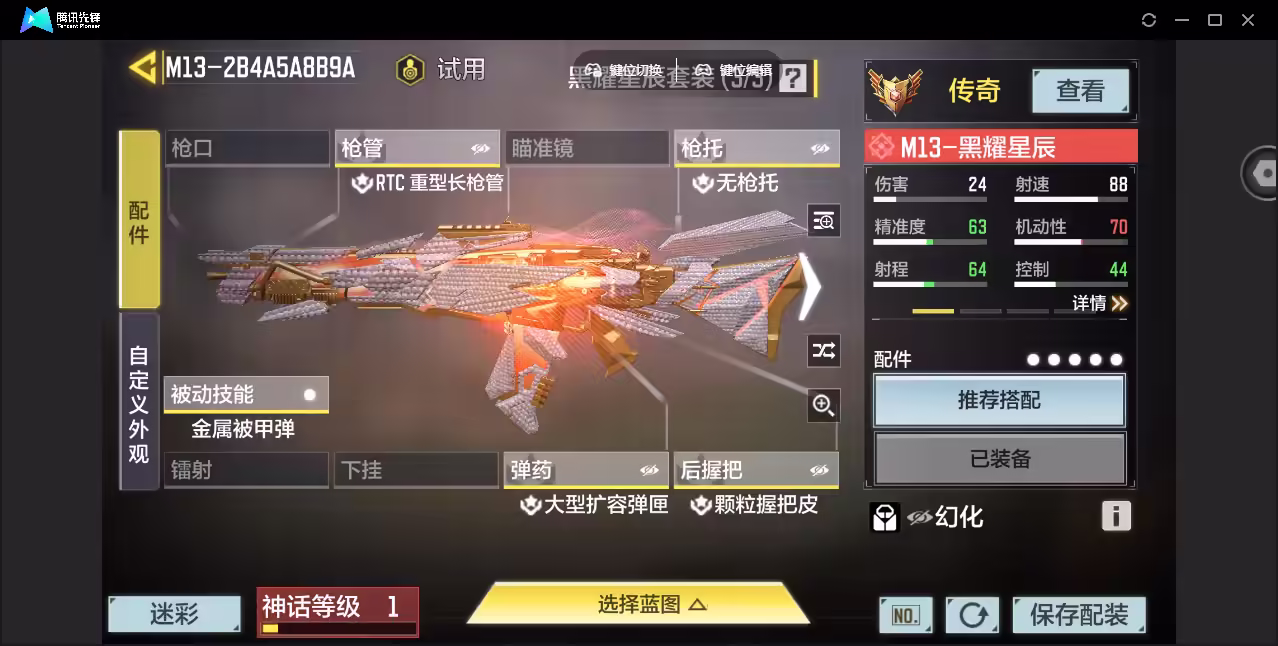The width and height of the screenshot is (1278, 646).
Task: Select the 弹药 ammunition slot
Action: coord(585,470)
